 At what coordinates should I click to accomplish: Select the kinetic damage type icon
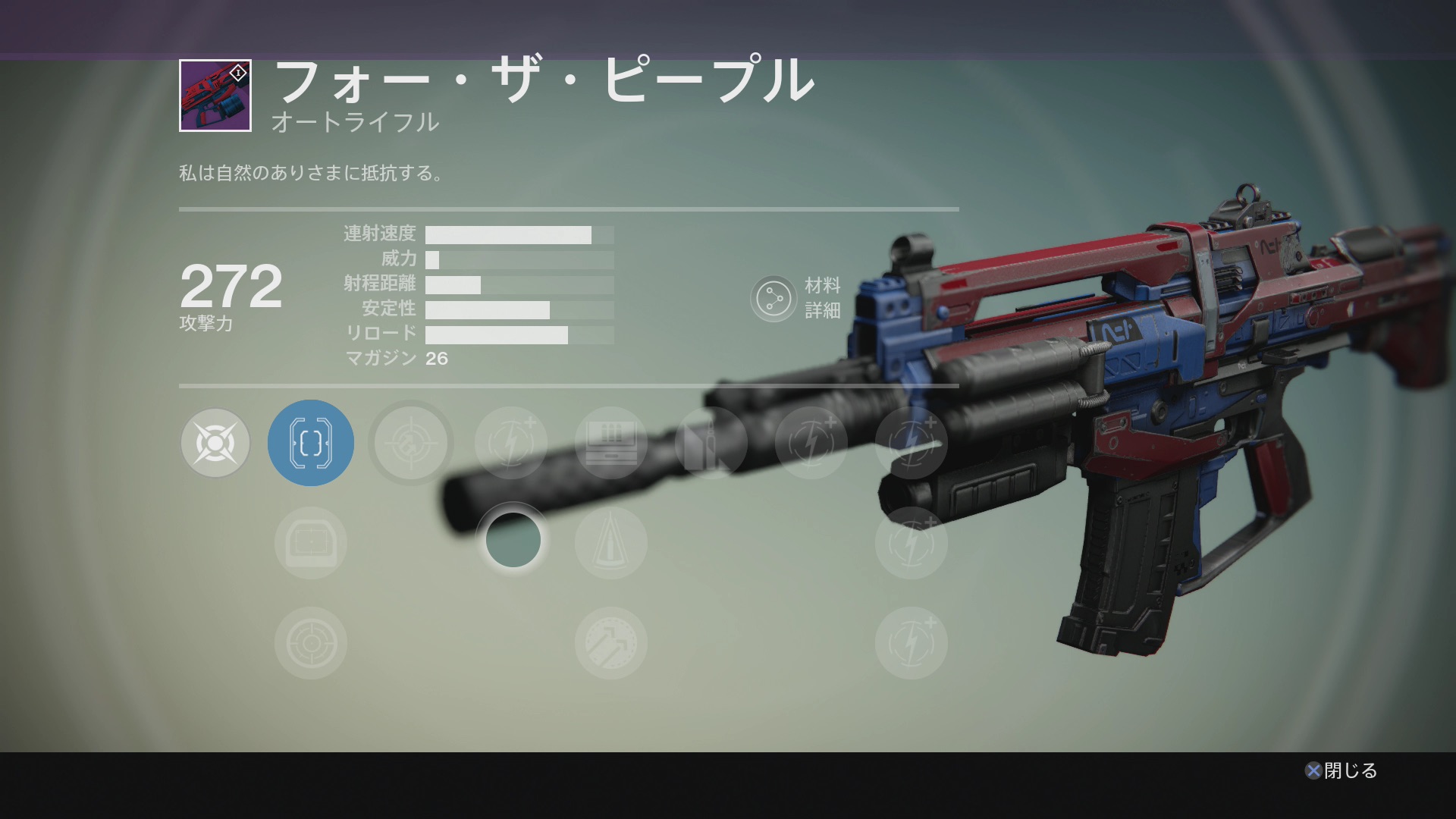215,443
